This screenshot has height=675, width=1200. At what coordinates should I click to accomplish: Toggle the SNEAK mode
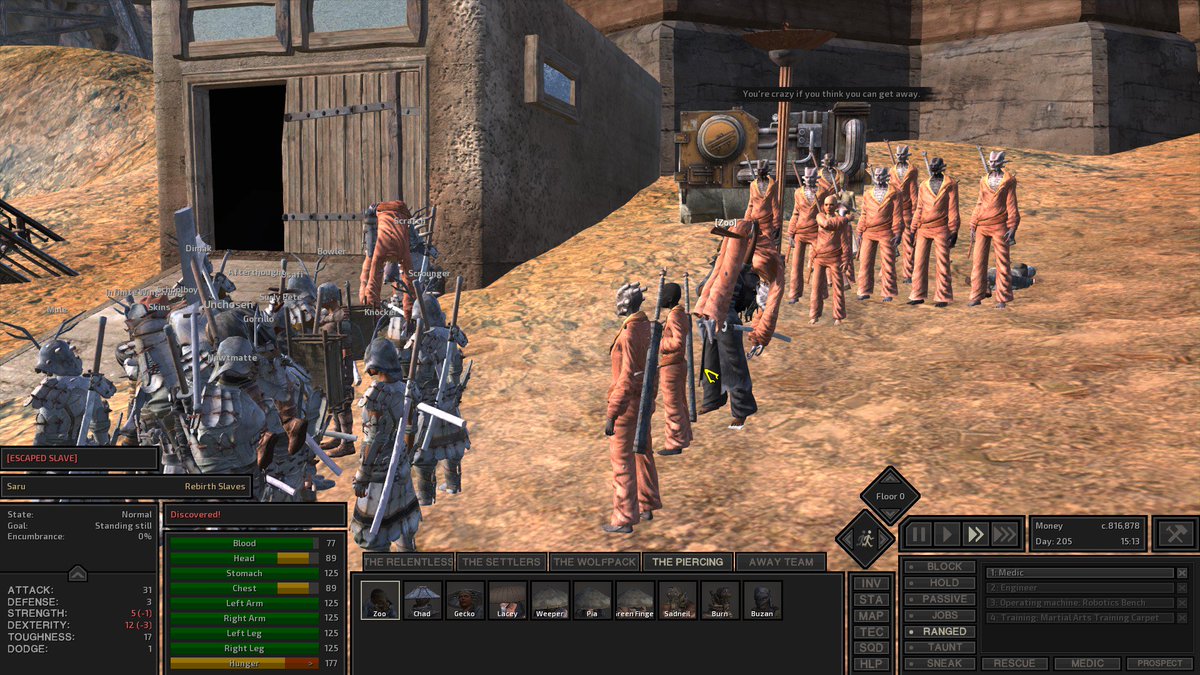(939, 663)
